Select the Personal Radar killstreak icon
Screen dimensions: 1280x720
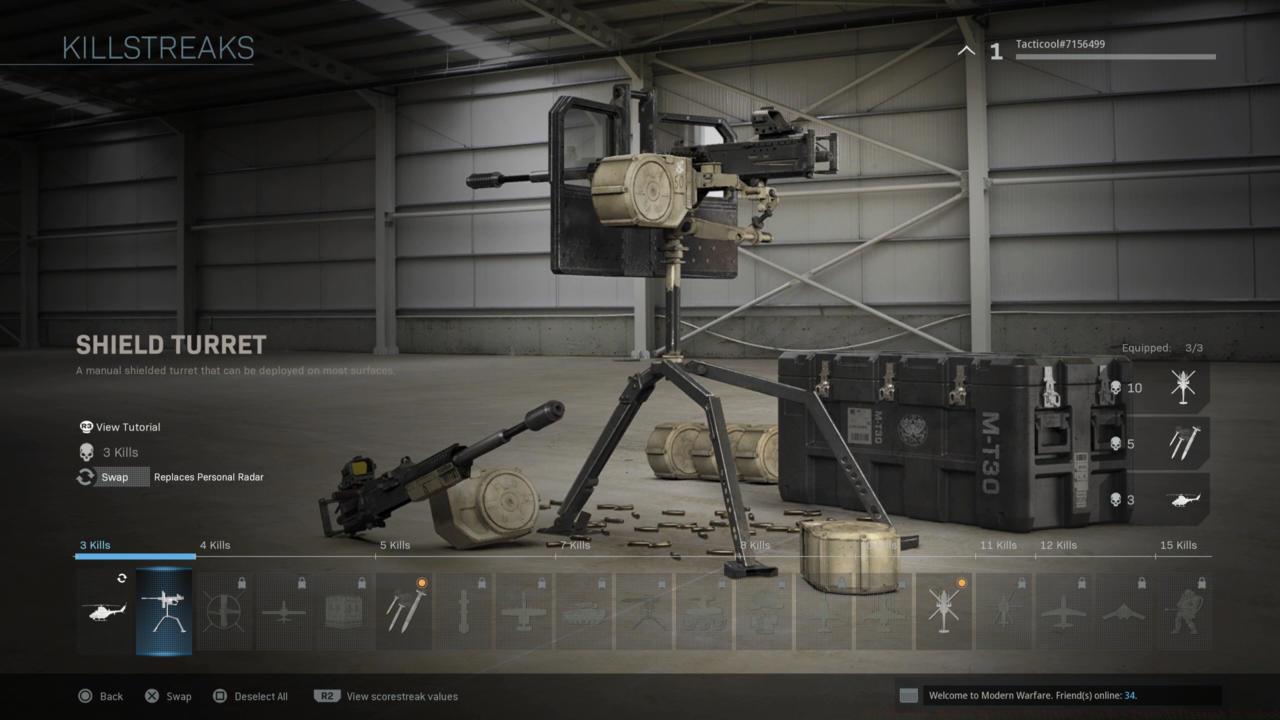pos(105,610)
